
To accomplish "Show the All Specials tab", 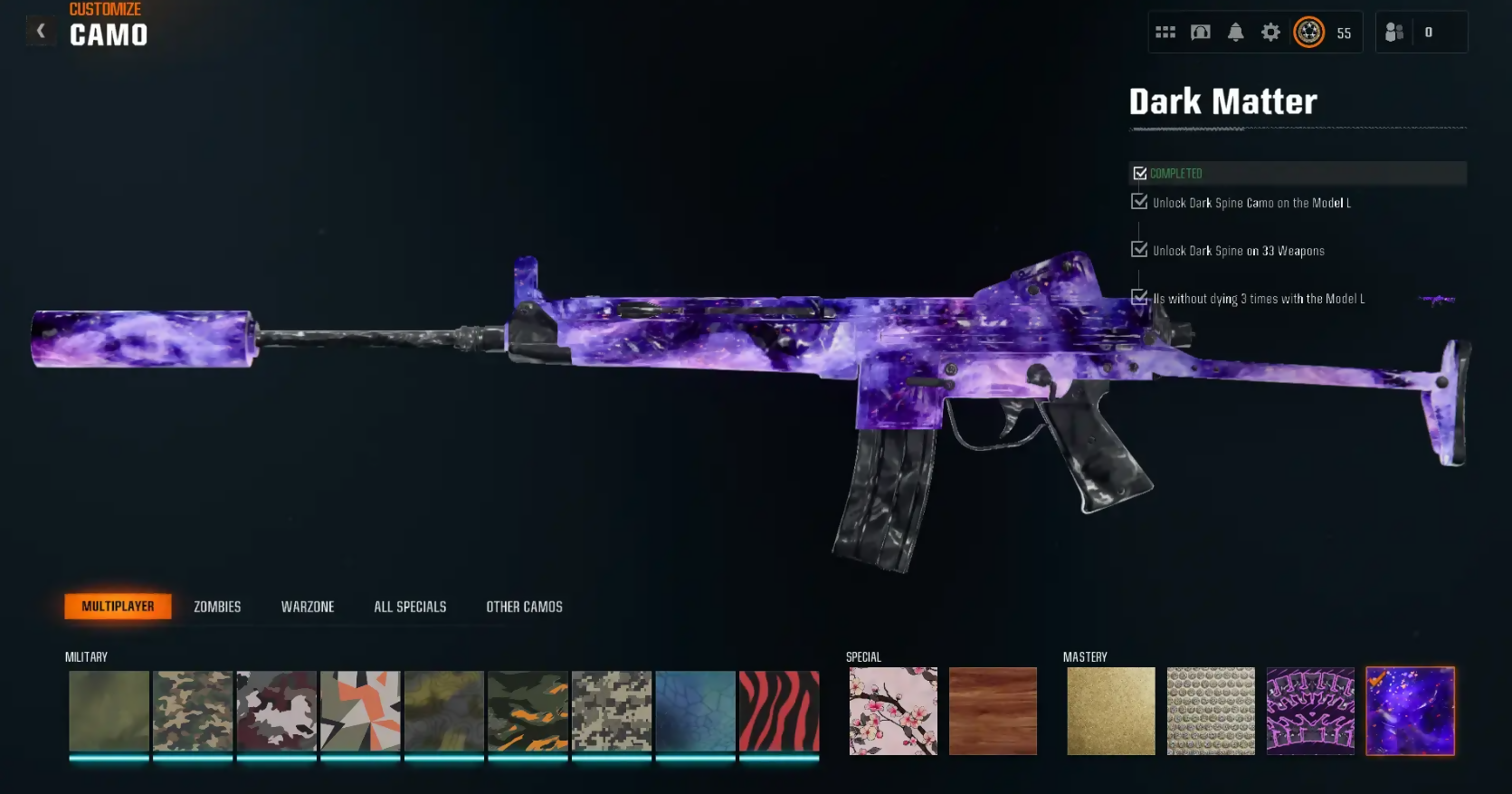I will tap(410, 607).
